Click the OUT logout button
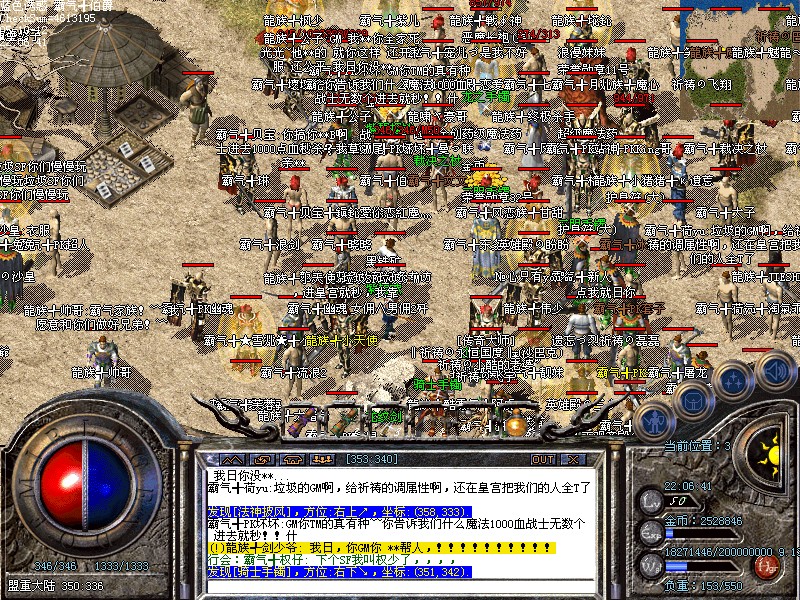Image resolution: width=800 pixels, height=600 pixels. pyautogui.click(x=543, y=459)
